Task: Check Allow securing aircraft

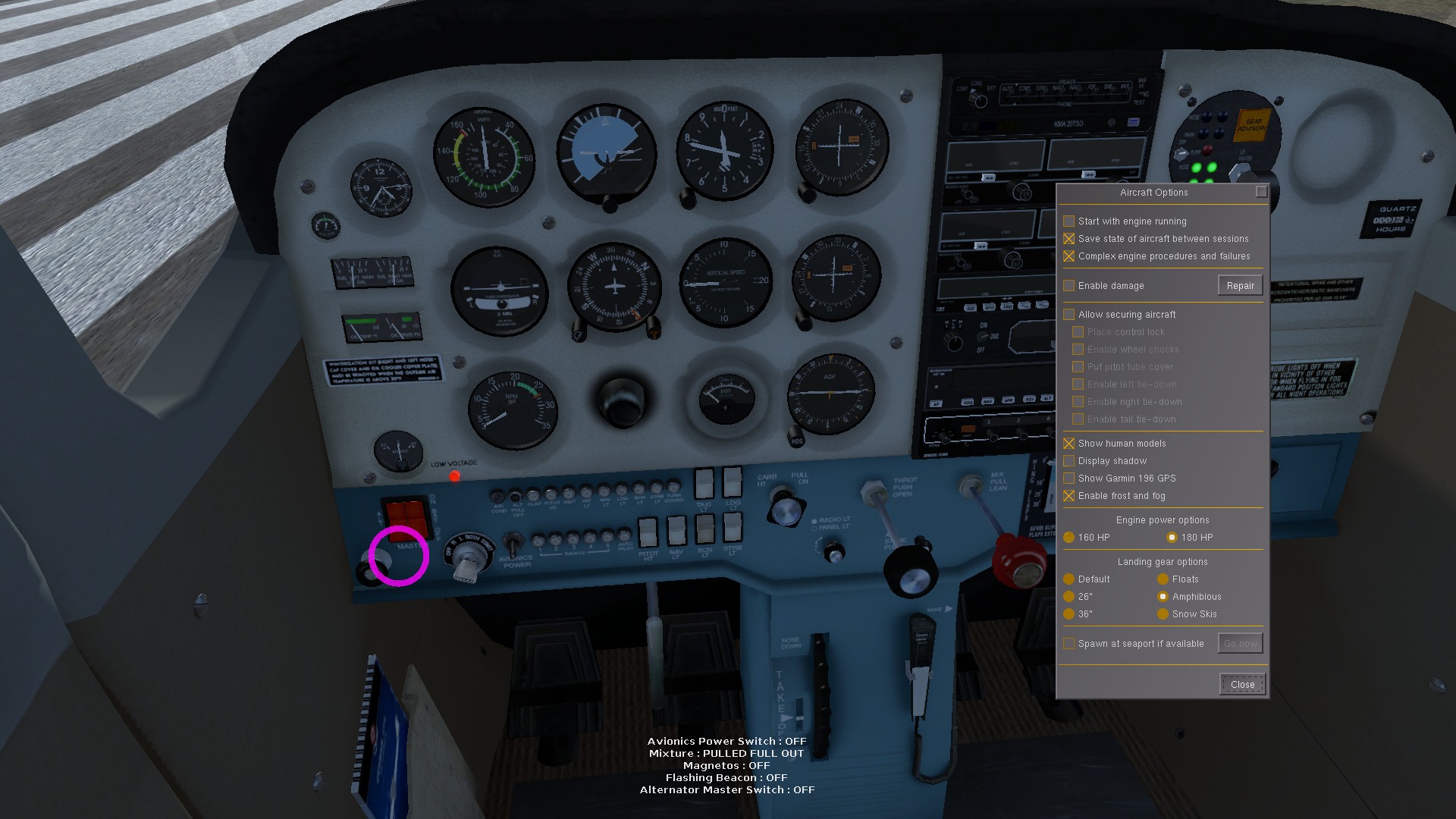Action: (1069, 314)
